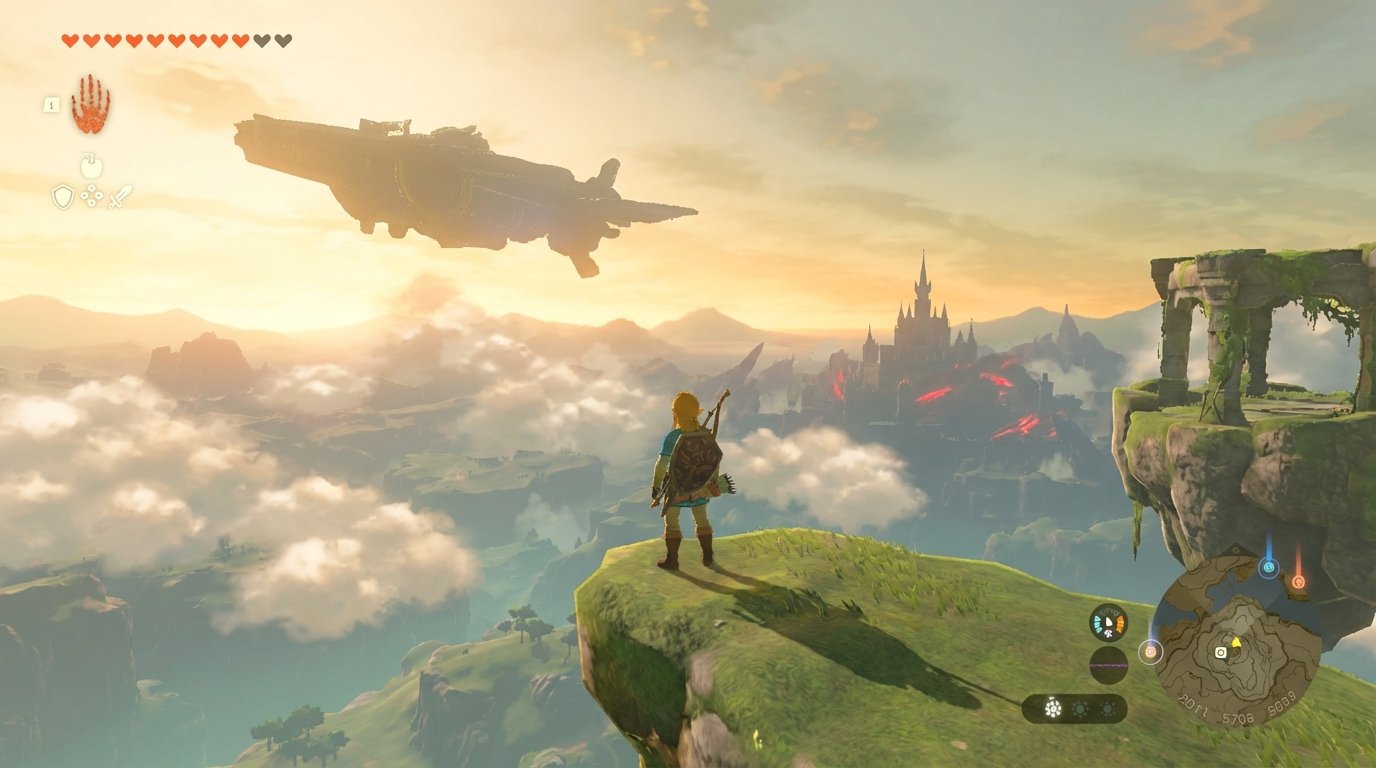Viewport: 1376px width, 768px height.
Task: Click the lightning stamp button prompt icon
Action: click(51, 103)
